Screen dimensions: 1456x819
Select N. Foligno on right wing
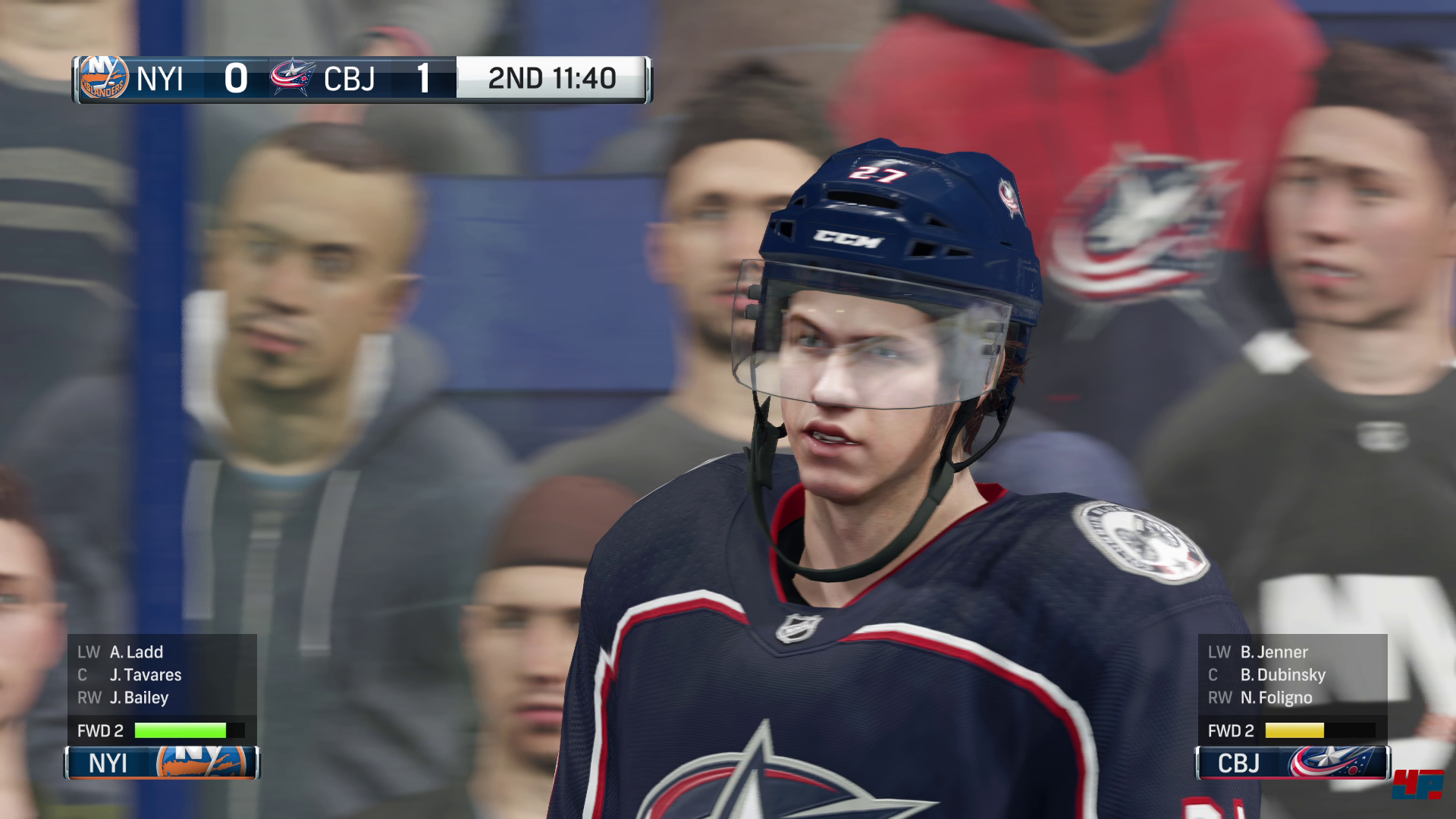tap(1276, 698)
